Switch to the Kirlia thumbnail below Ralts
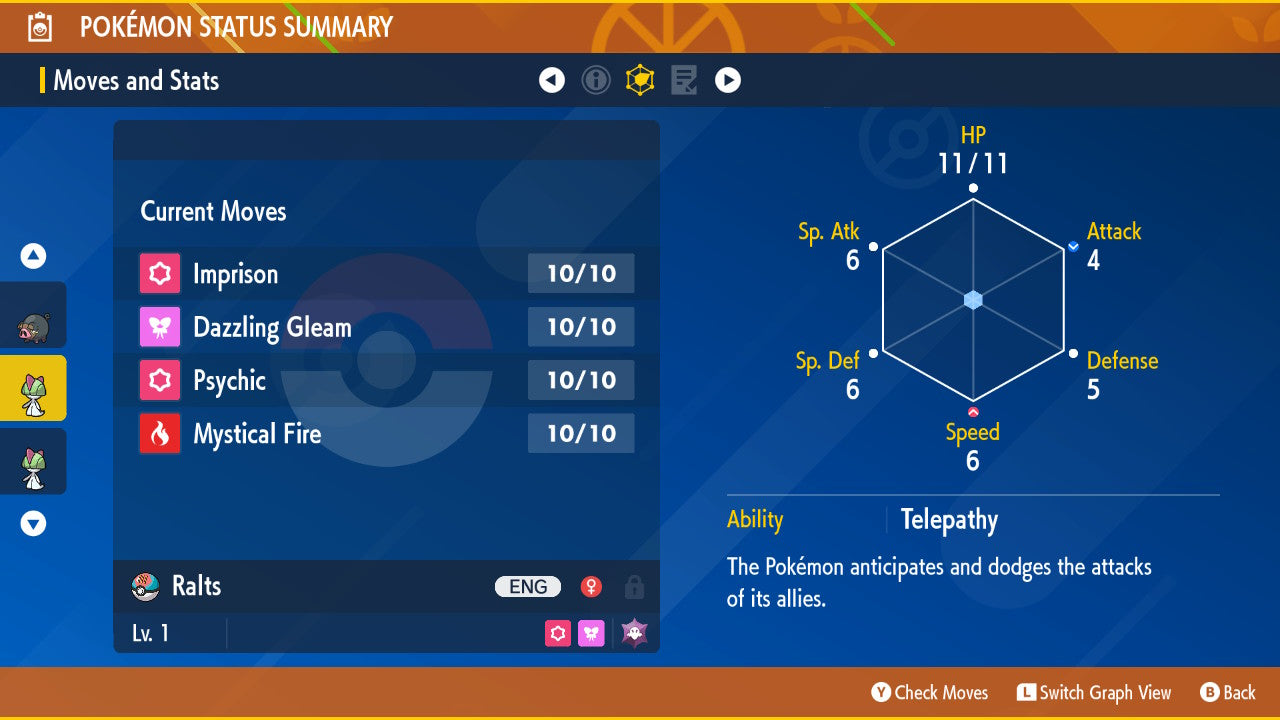The height and width of the screenshot is (720, 1280). pyautogui.click(x=34, y=461)
